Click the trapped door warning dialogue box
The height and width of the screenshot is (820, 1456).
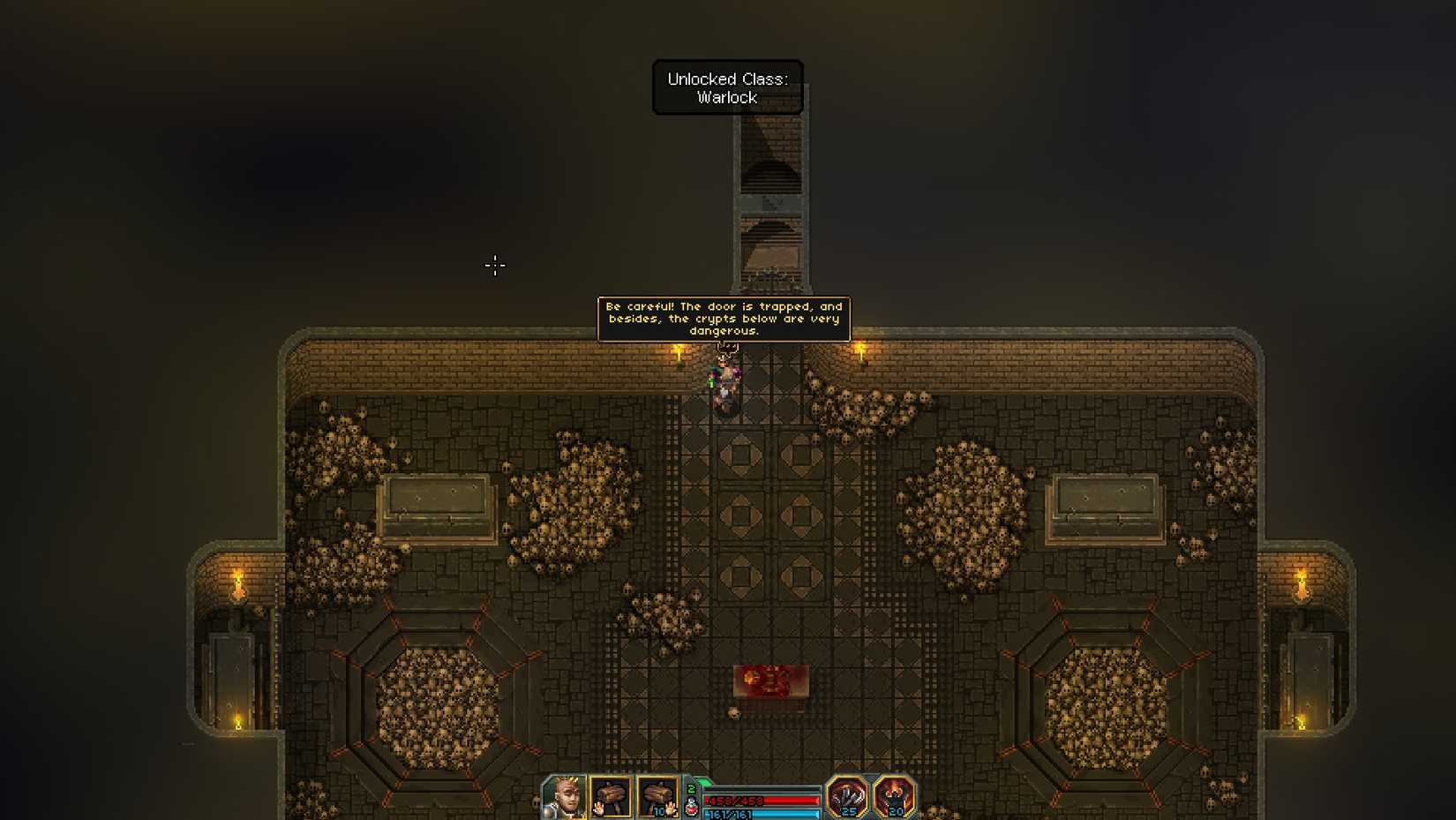pos(725,319)
